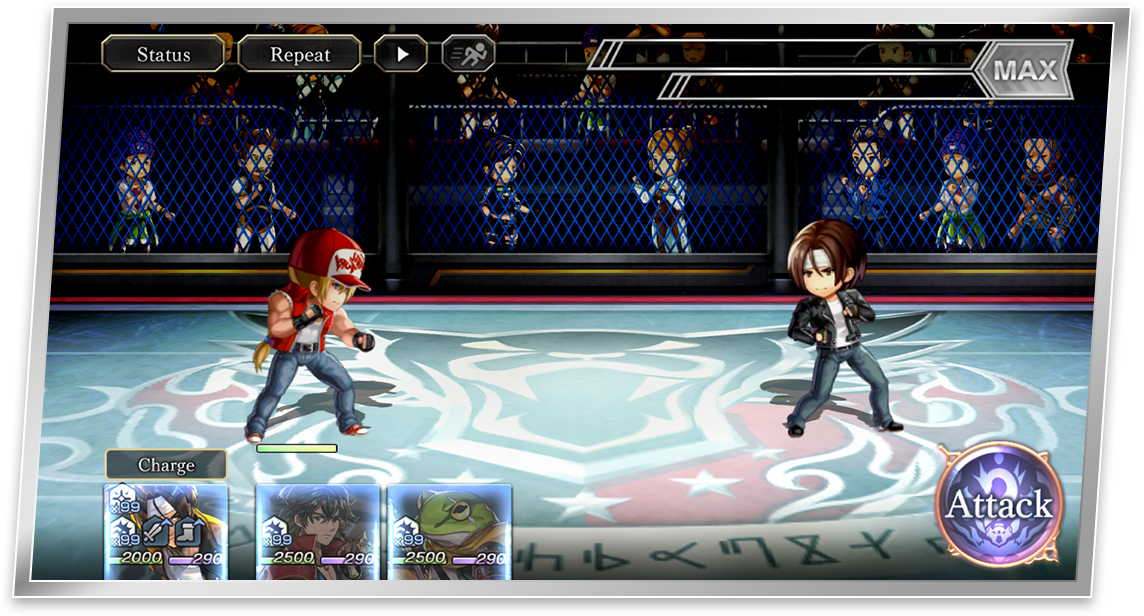Open the Status panel
This screenshot has height=616, width=1144.
[163, 54]
